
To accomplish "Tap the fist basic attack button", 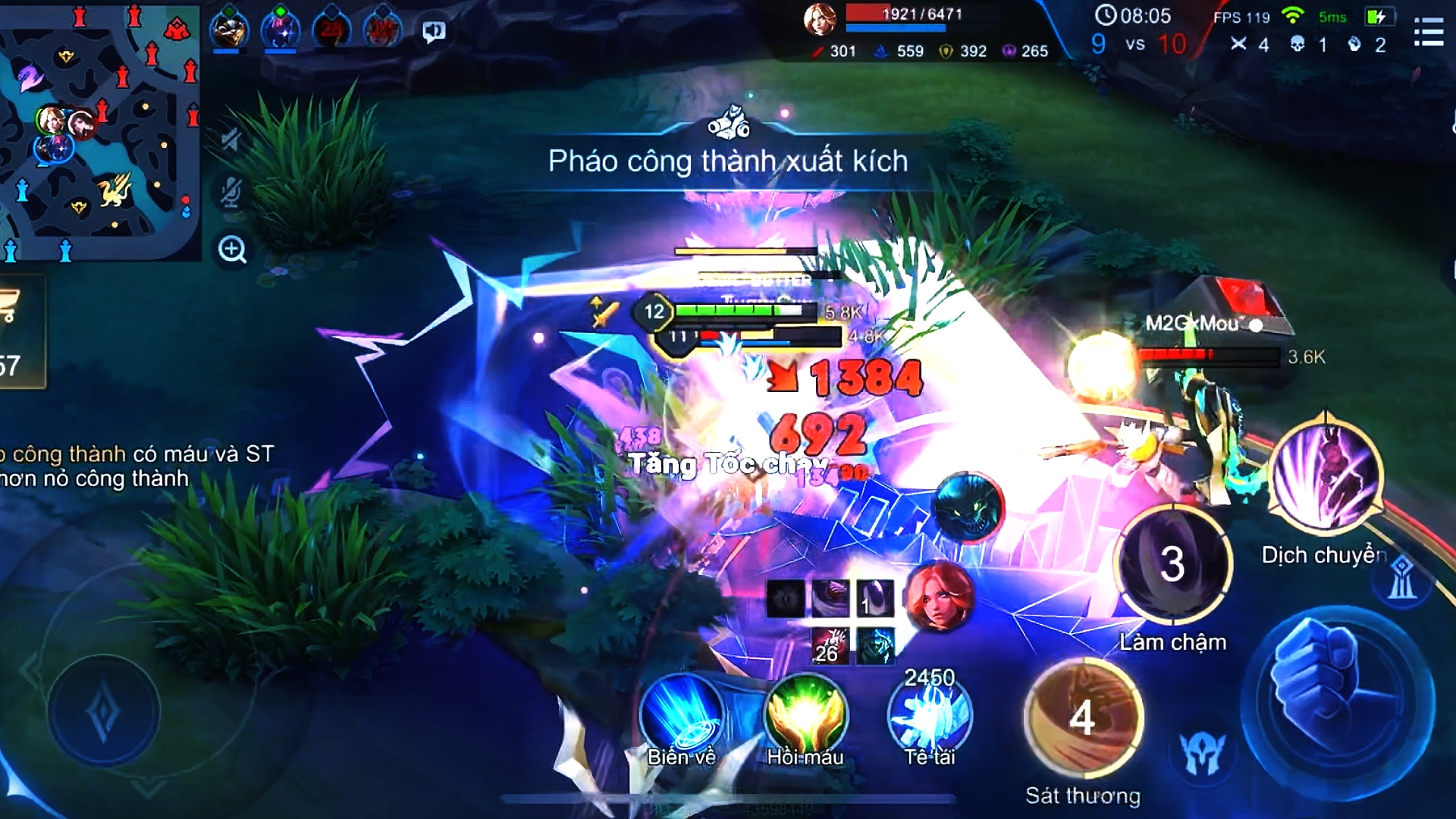I will tap(1338, 701).
